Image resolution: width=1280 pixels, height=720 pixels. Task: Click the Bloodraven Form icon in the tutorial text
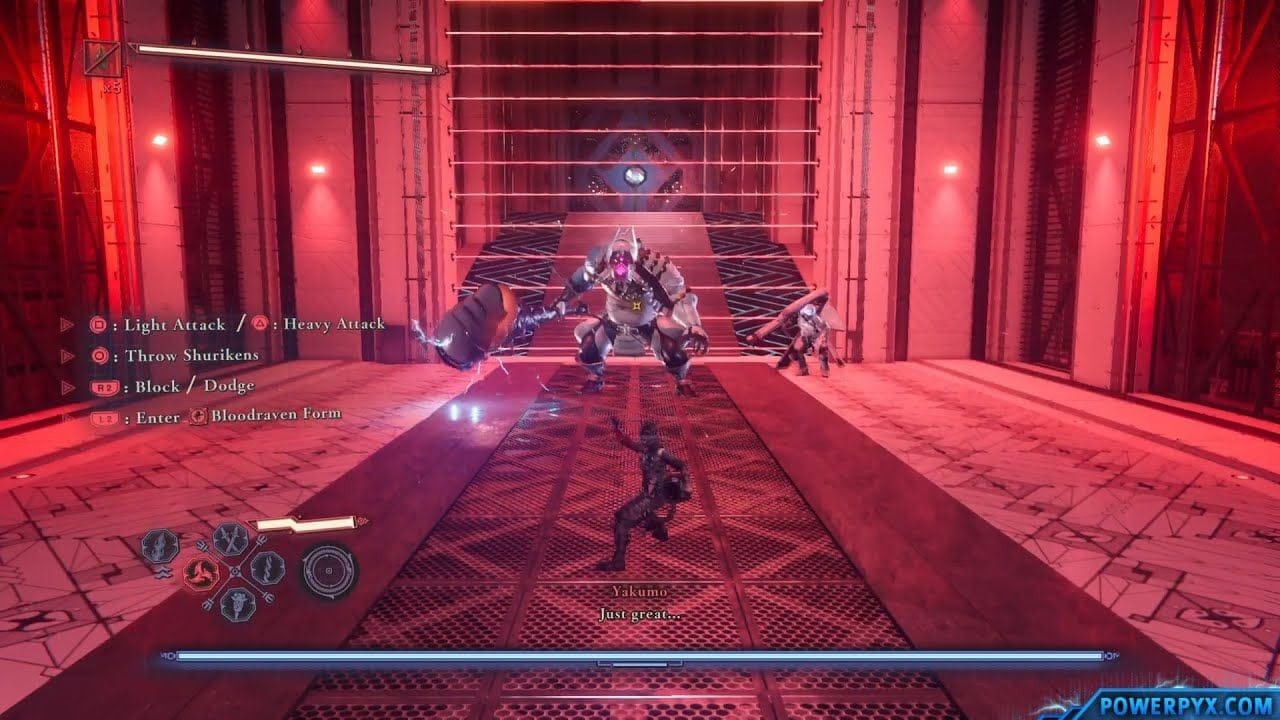(198, 416)
